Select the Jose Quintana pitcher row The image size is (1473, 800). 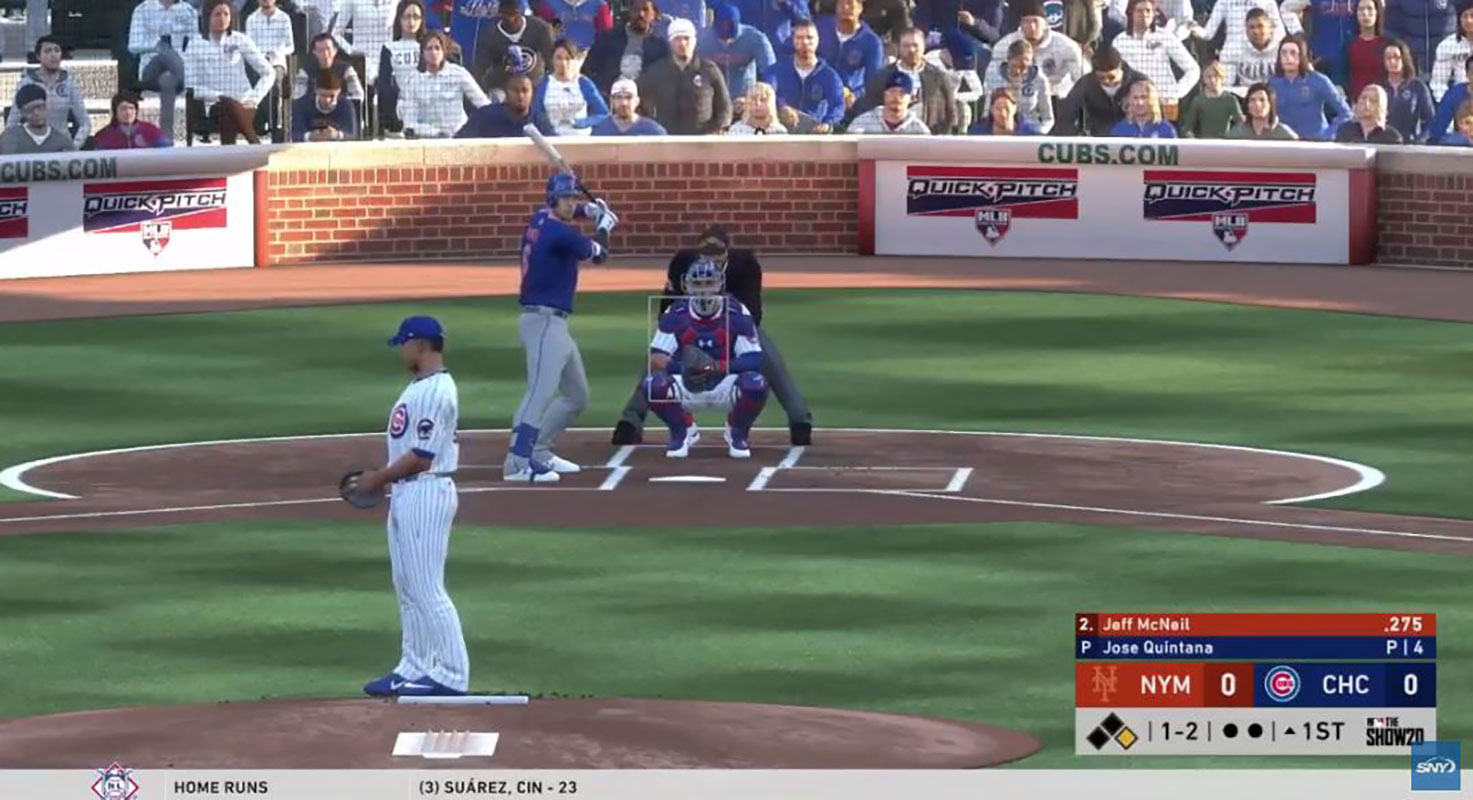point(1255,647)
